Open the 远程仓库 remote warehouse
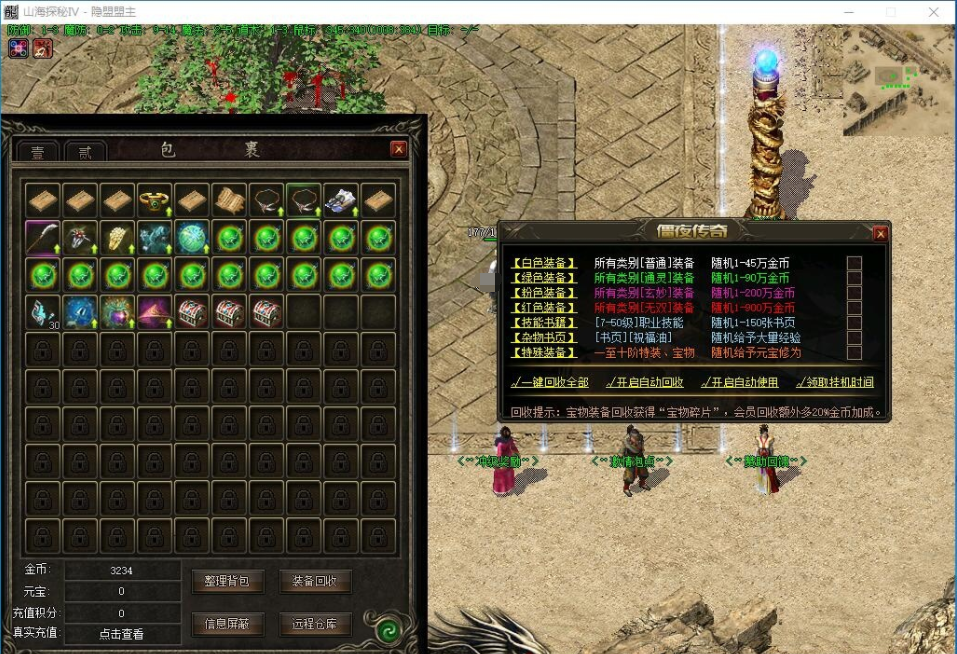 315,624
